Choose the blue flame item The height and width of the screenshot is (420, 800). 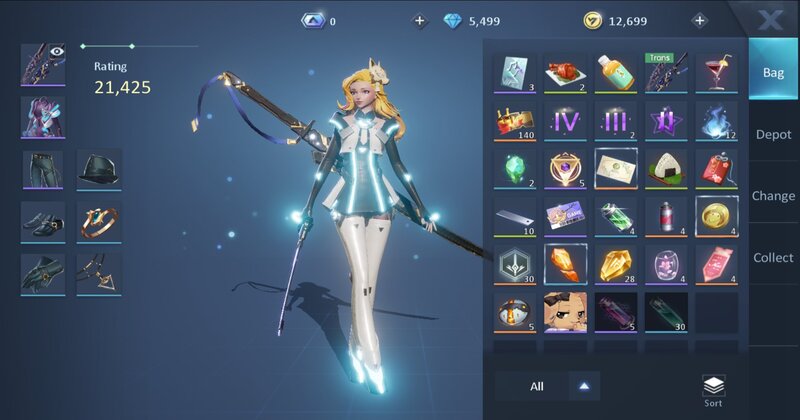716,121
